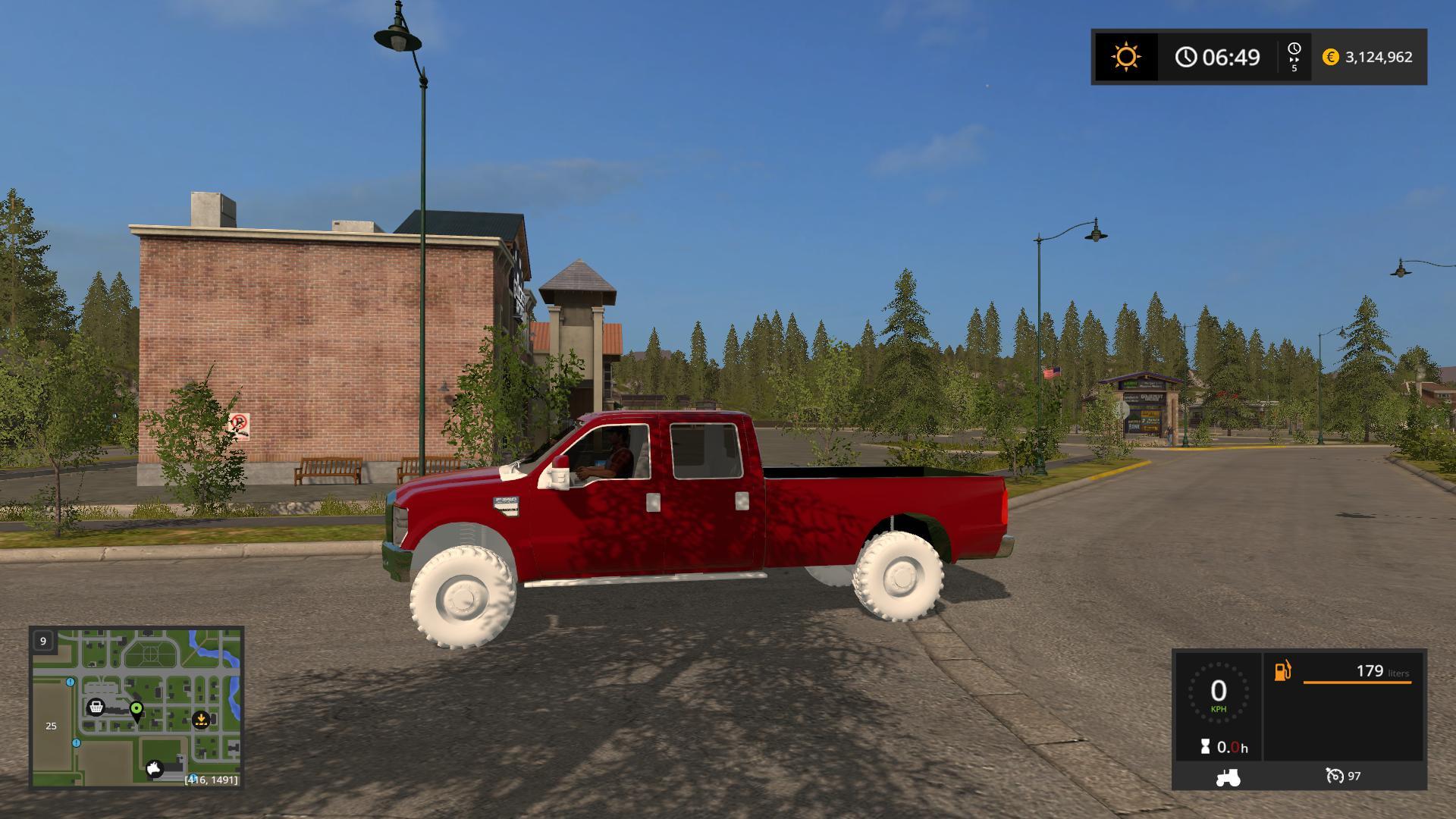Click the sunny weather forecast icon
The width and height of the screenshot is (1456, 819).
1125,57
